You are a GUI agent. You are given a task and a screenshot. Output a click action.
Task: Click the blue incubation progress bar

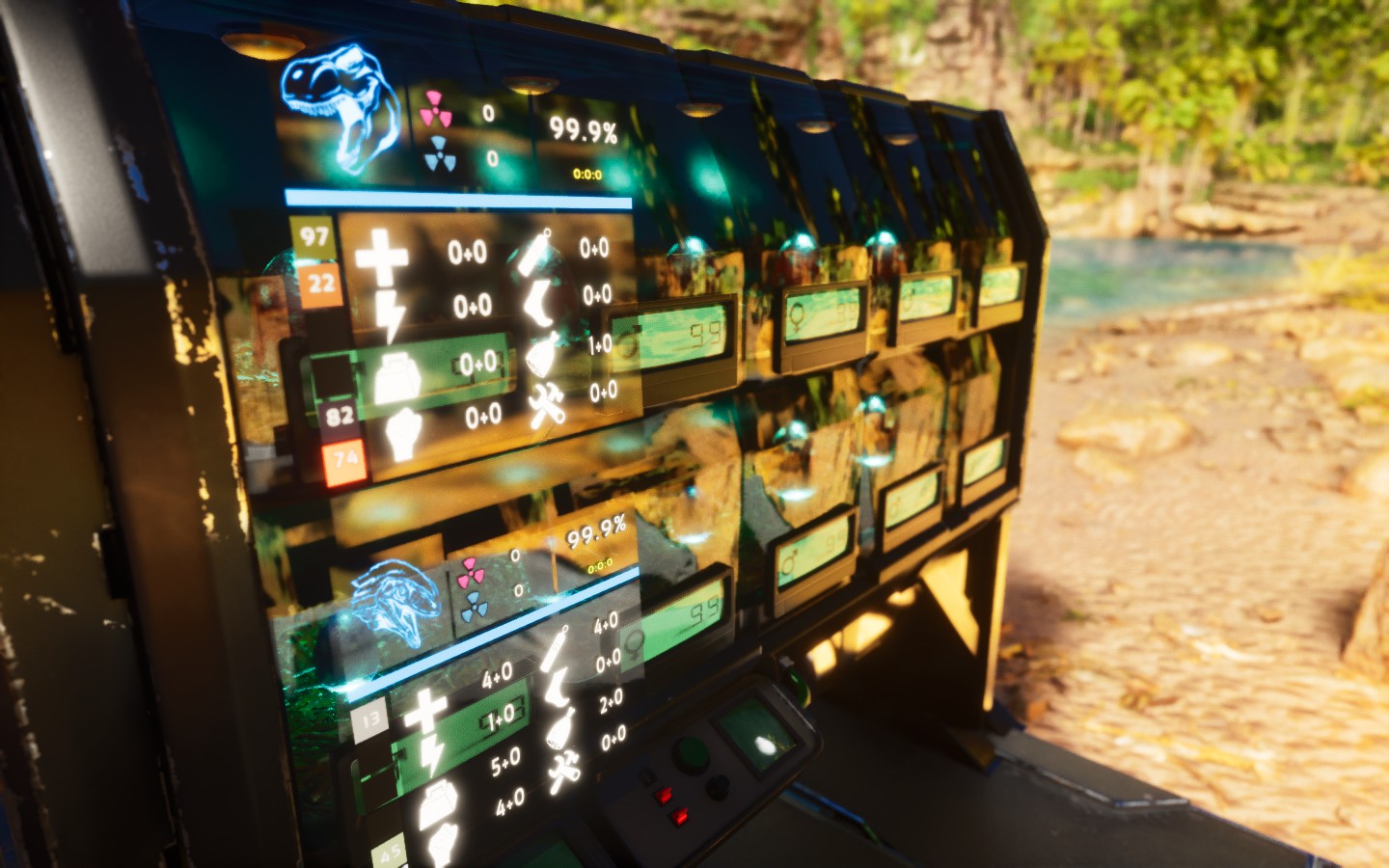point(458,198)
